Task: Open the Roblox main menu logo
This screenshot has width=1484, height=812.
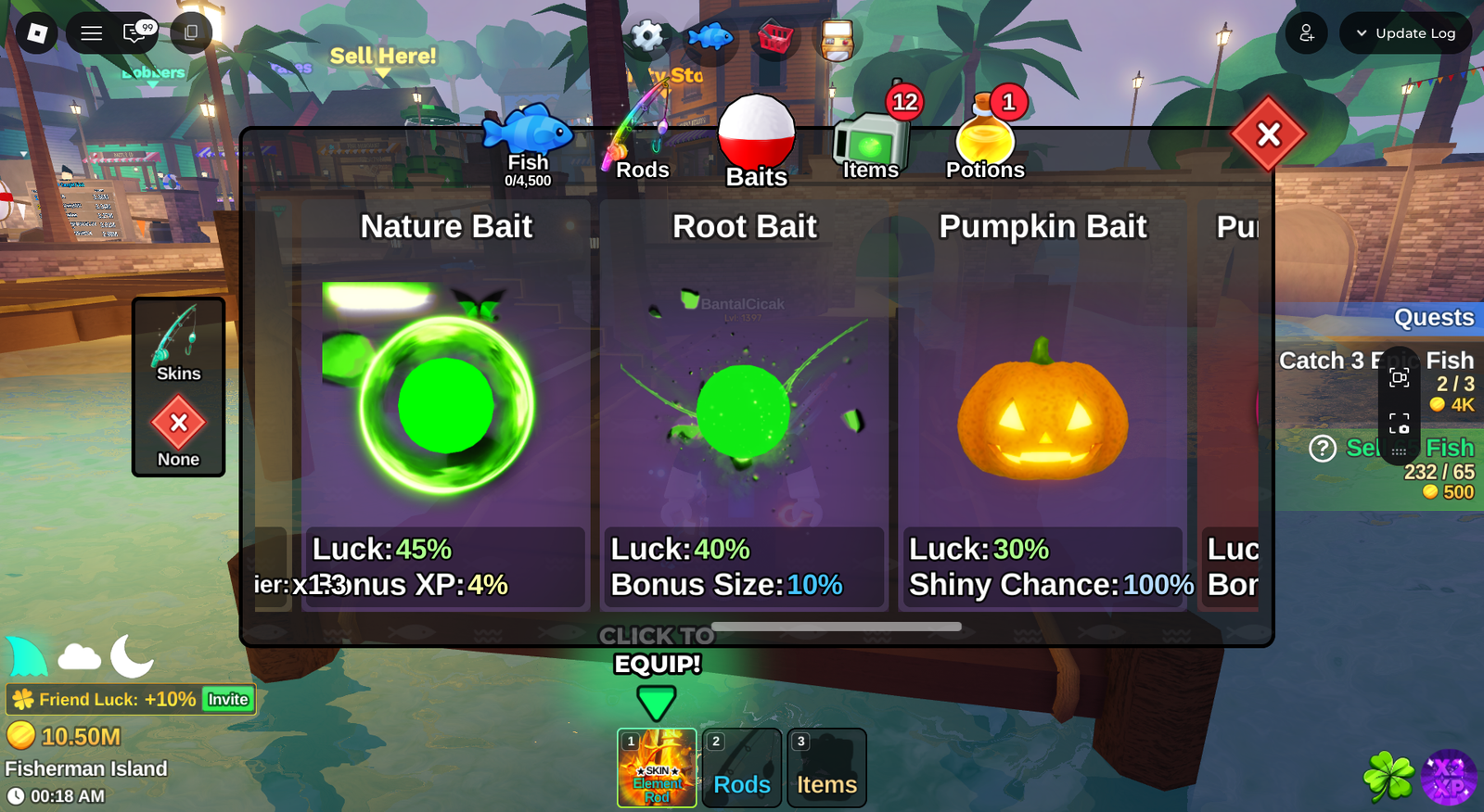Action: pos(37,33)
